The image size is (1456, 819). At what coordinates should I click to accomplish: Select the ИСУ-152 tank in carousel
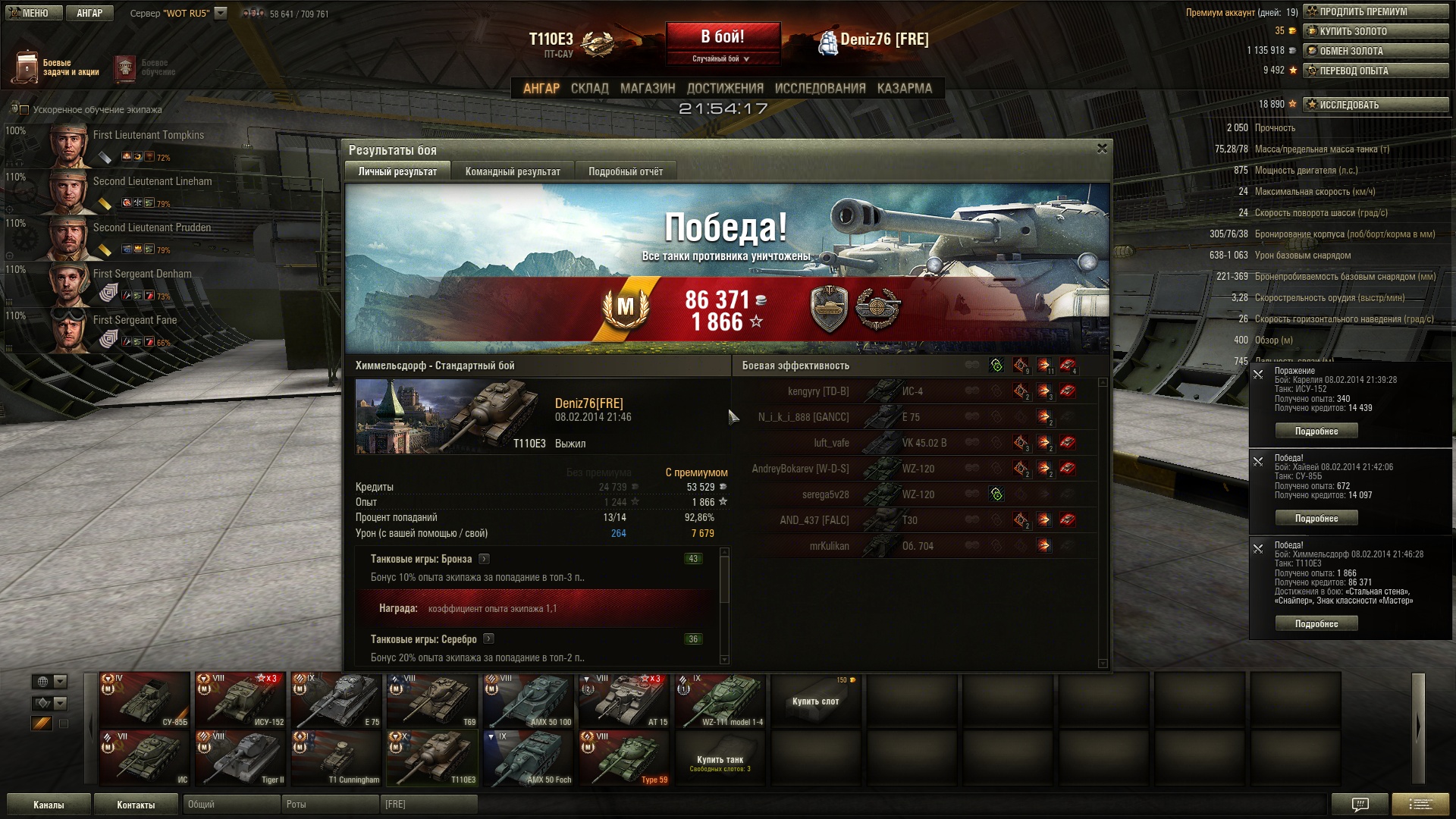[240, 700]
